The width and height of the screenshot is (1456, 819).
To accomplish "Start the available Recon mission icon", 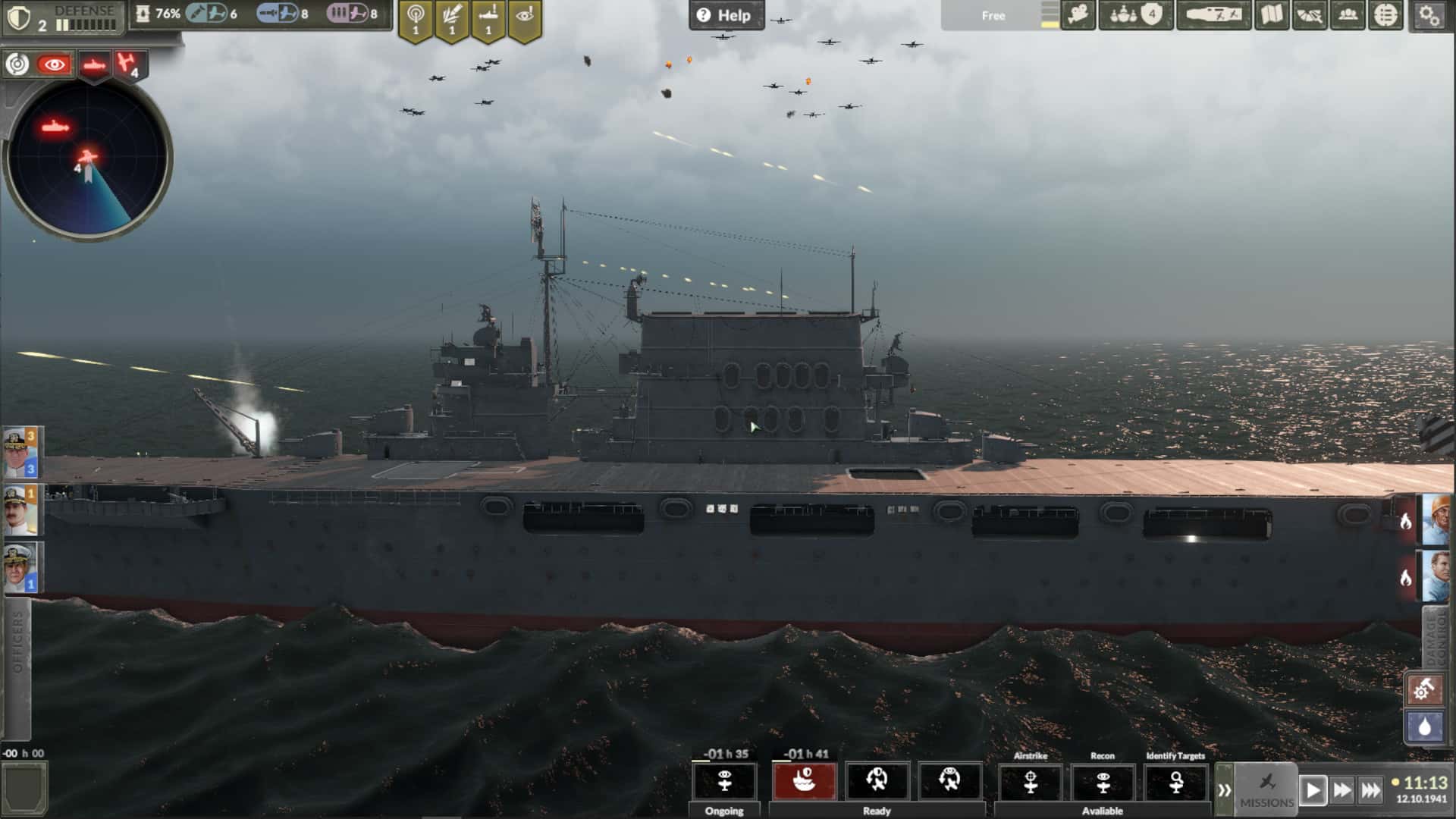I will tap(1103, 783).
